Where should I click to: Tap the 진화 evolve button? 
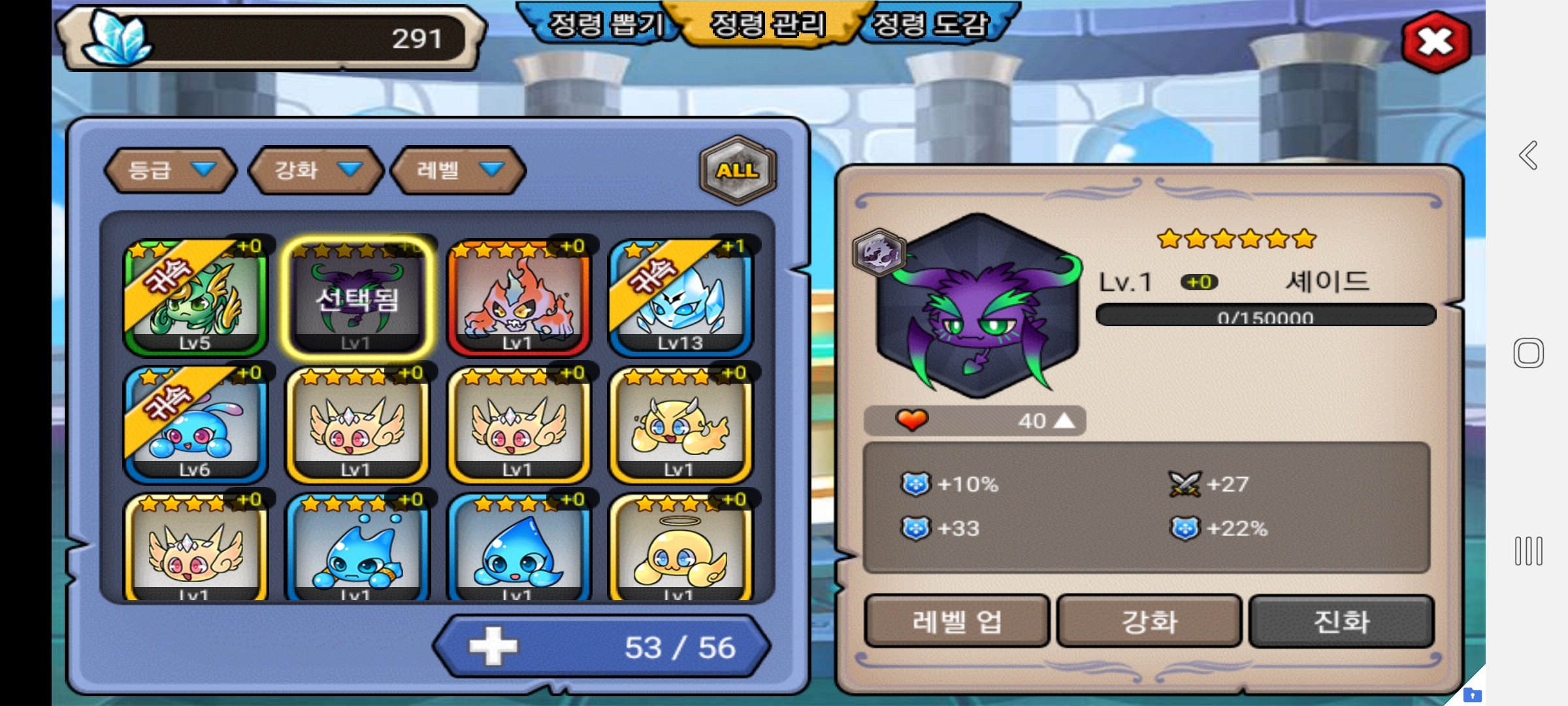pos(1341,621)
